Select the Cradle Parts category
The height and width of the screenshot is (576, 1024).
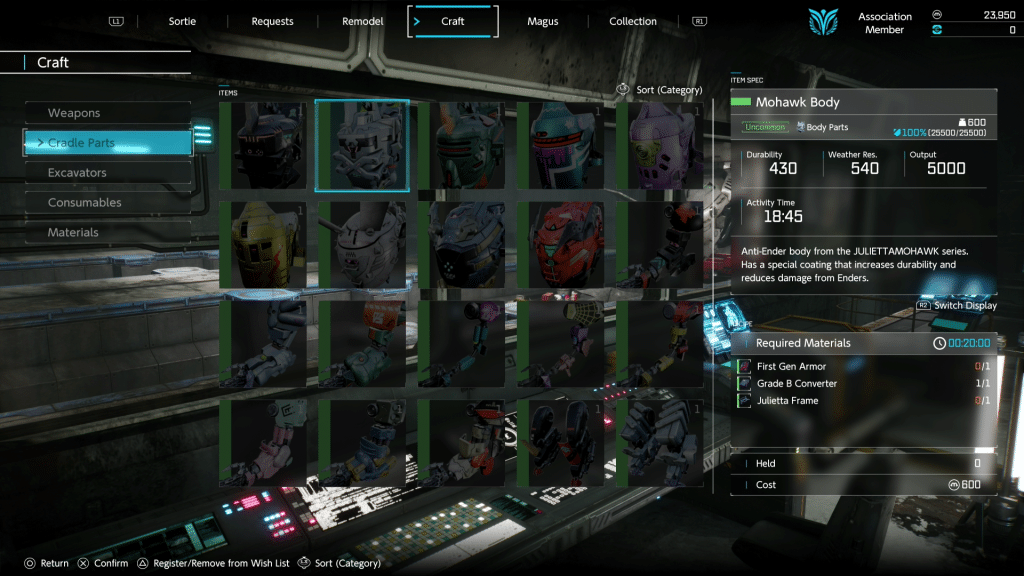(107, 143)
